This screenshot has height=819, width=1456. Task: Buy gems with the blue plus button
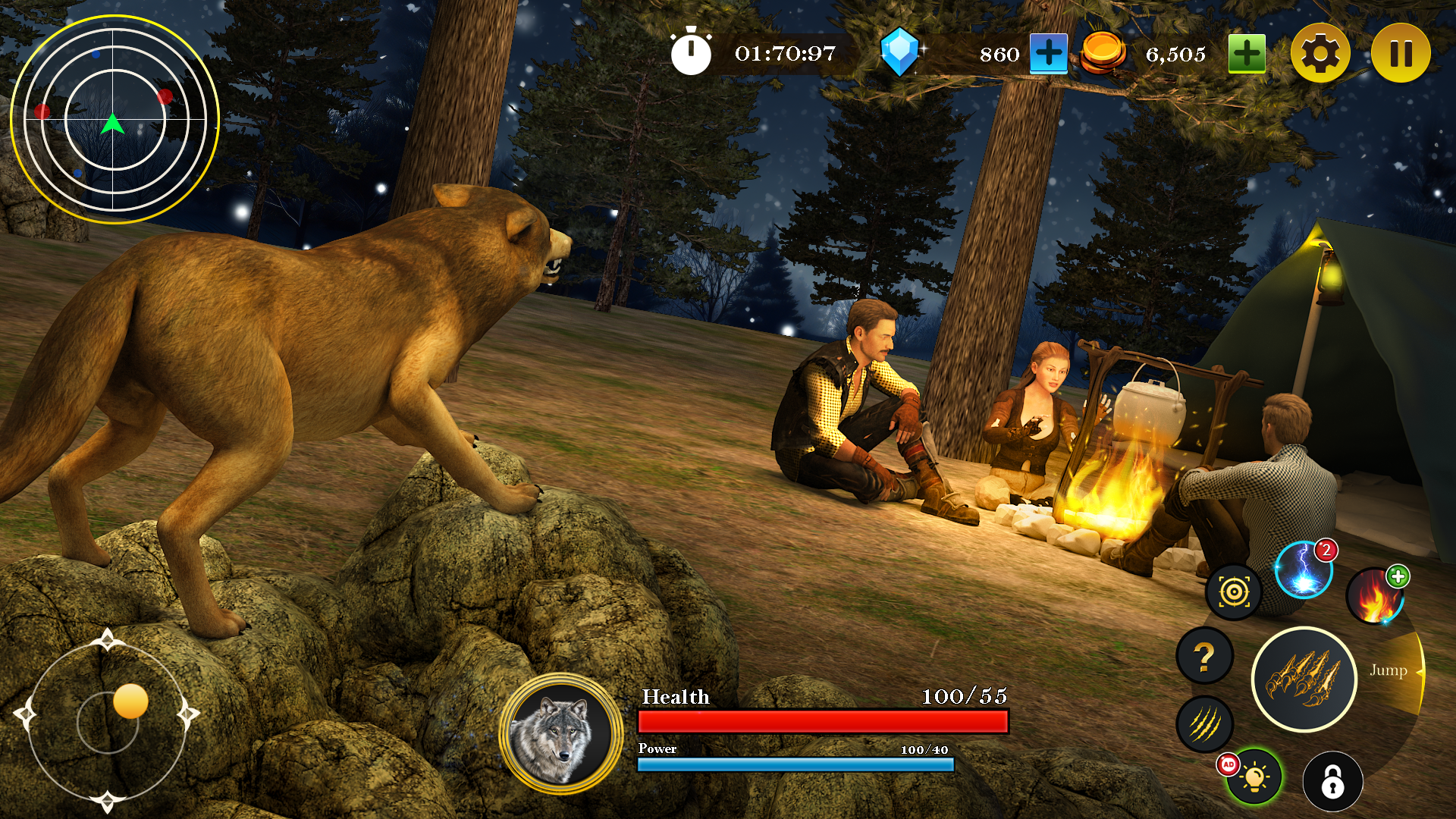point(1048,52)
